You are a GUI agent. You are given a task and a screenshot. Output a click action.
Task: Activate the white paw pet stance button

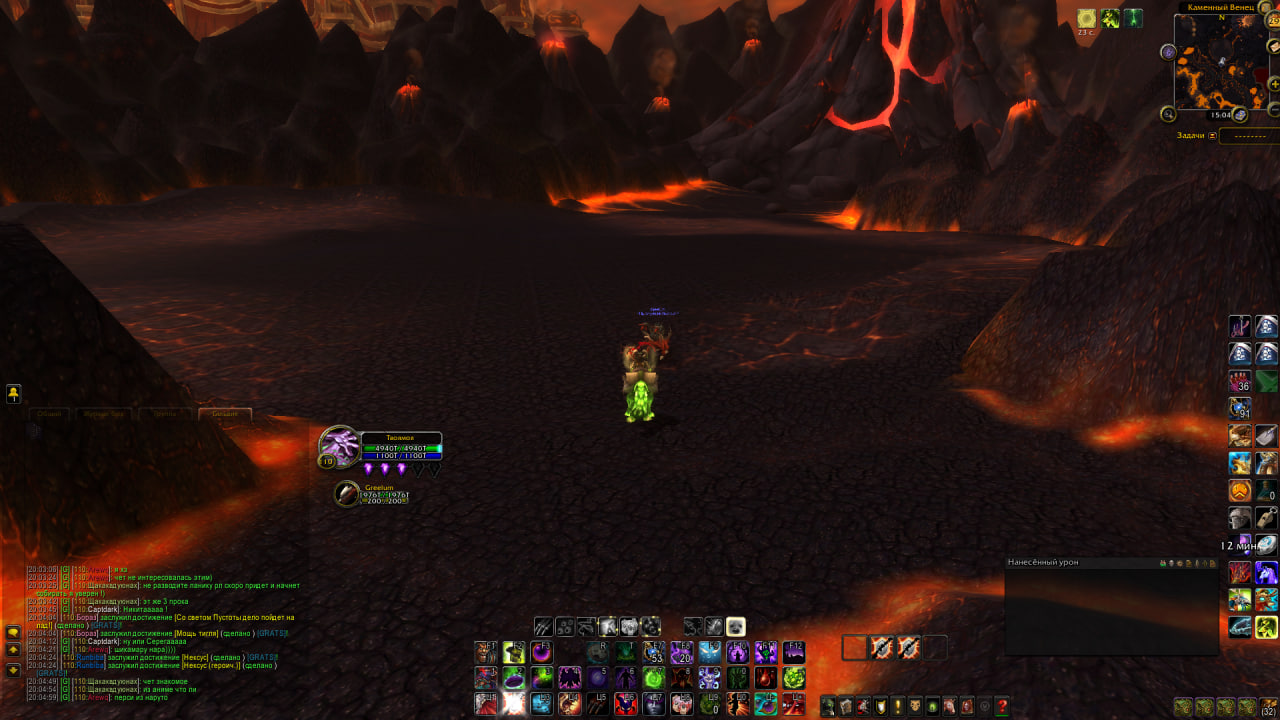point(735,627)
